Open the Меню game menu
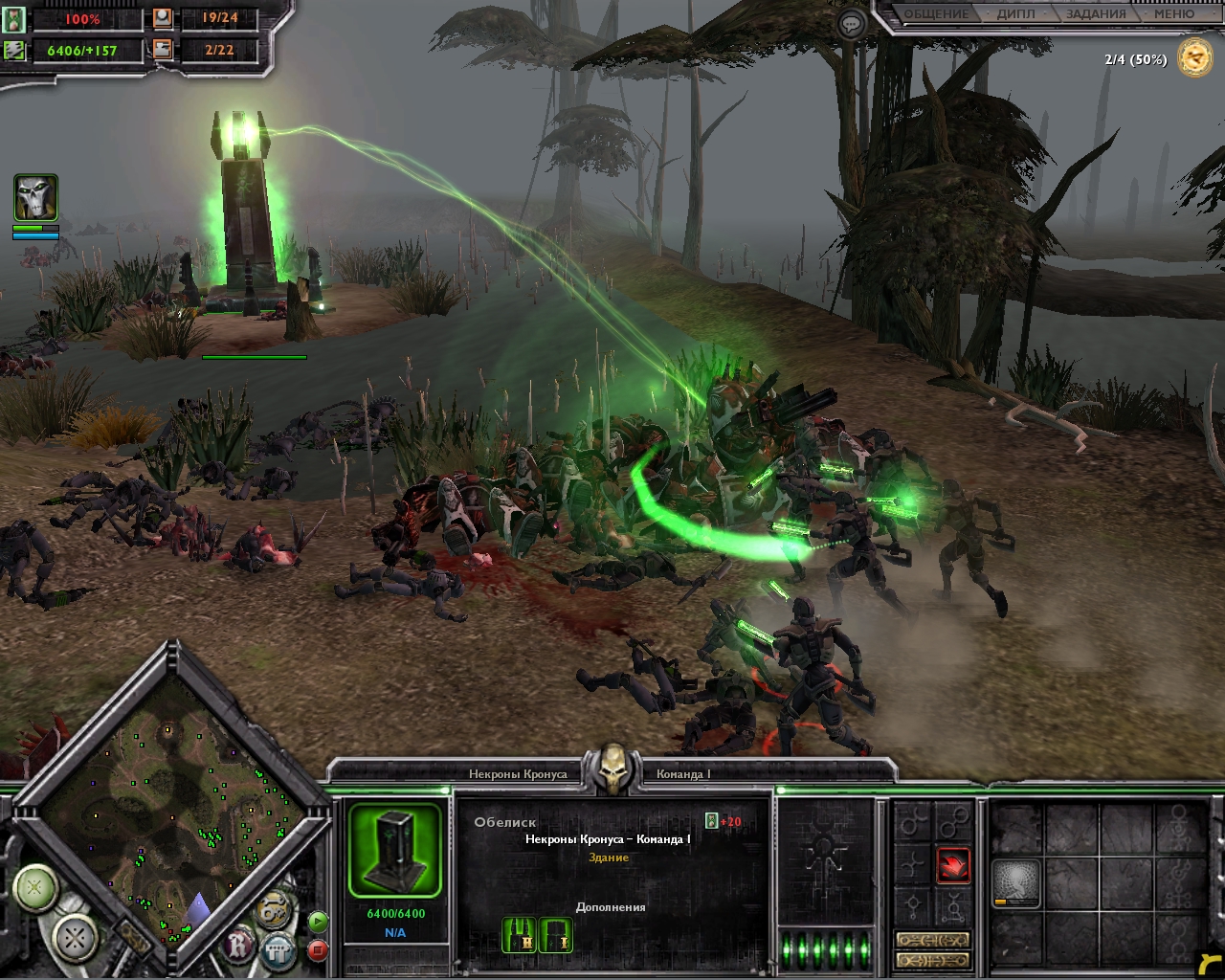1225x980 pixels. (1173, 14)
